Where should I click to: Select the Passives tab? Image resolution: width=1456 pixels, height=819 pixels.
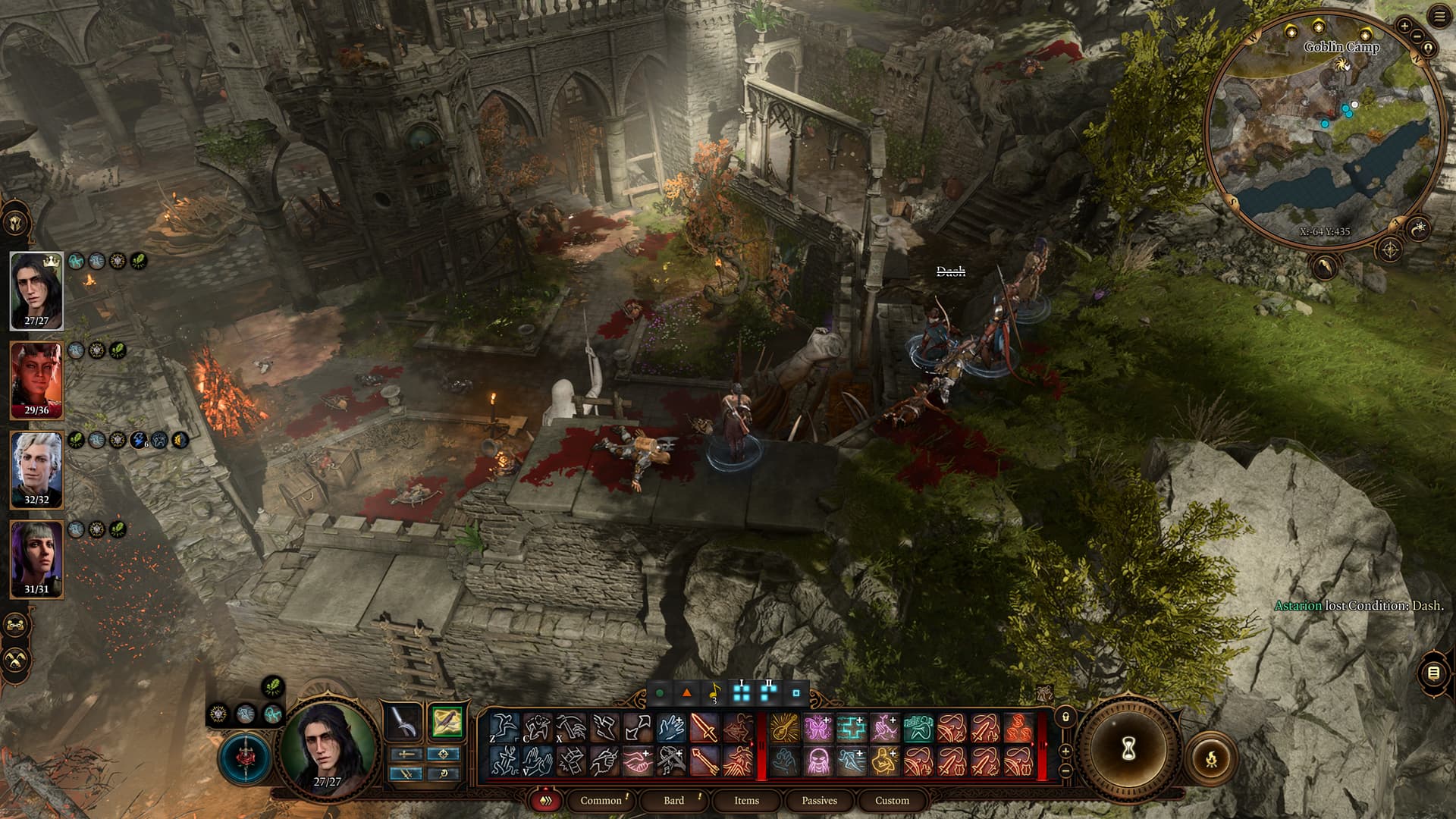point(819,800)
